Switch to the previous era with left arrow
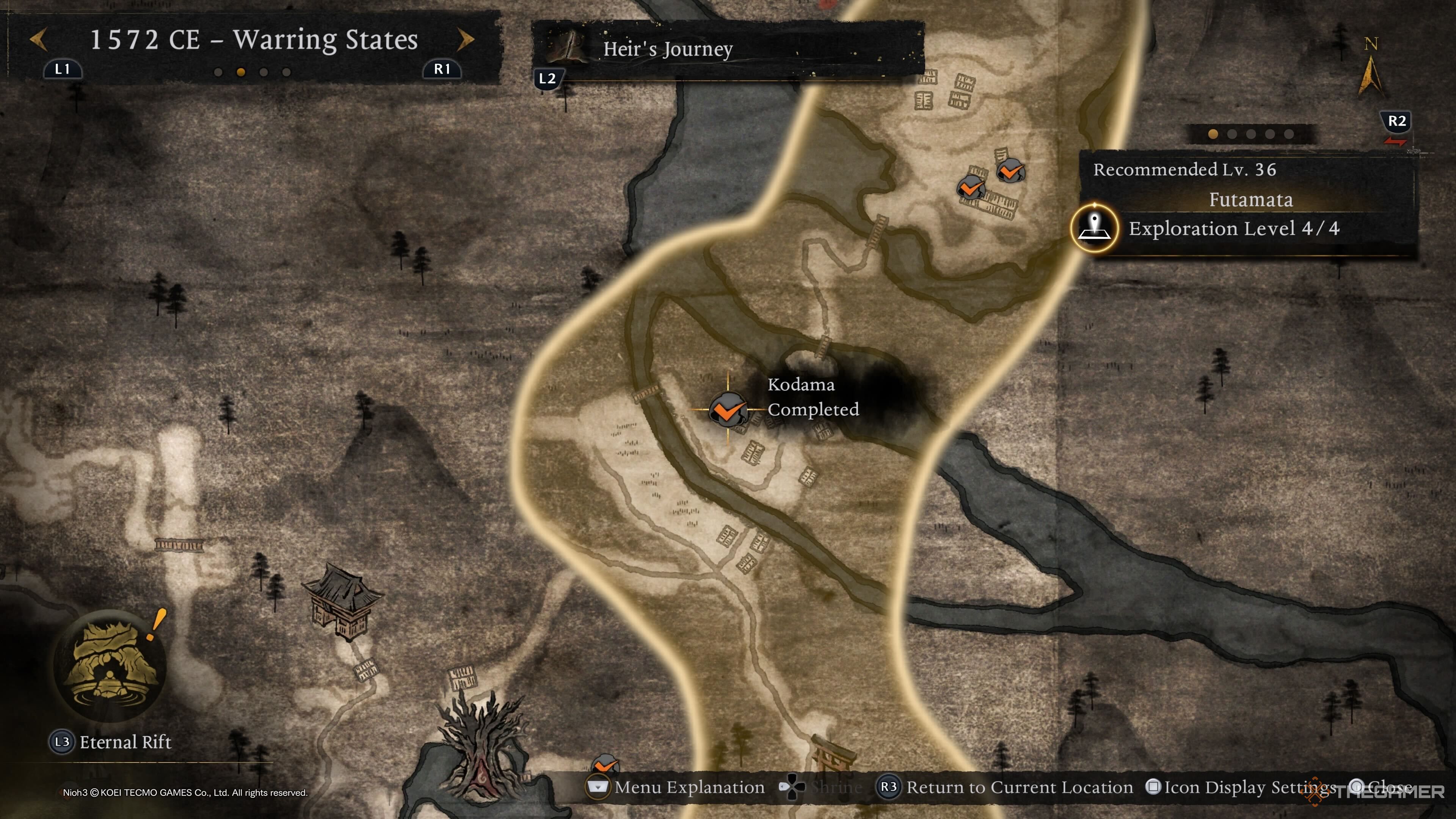 [38, 39]
